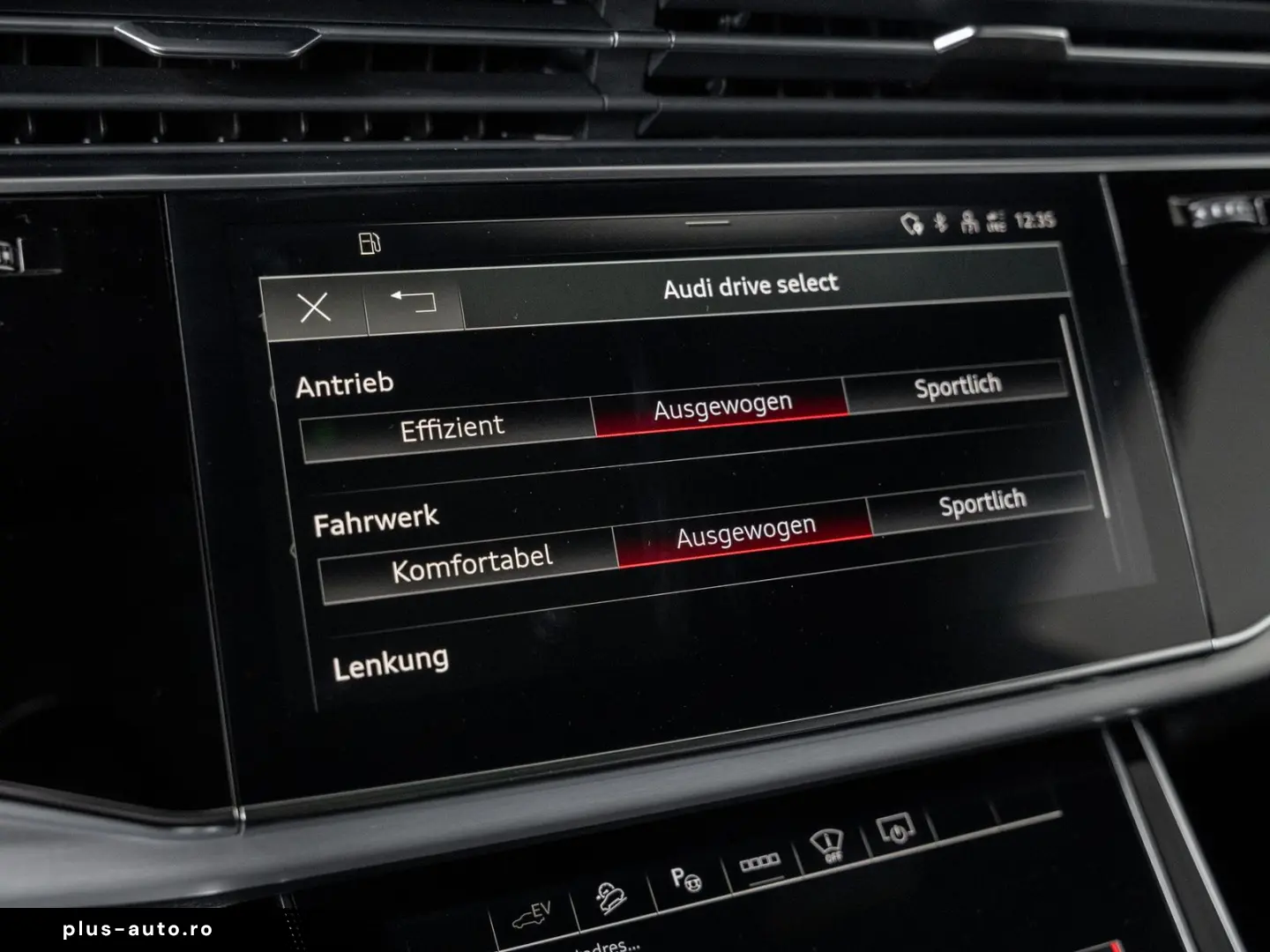Tap the signal strength indicator icon

(997, 221)
